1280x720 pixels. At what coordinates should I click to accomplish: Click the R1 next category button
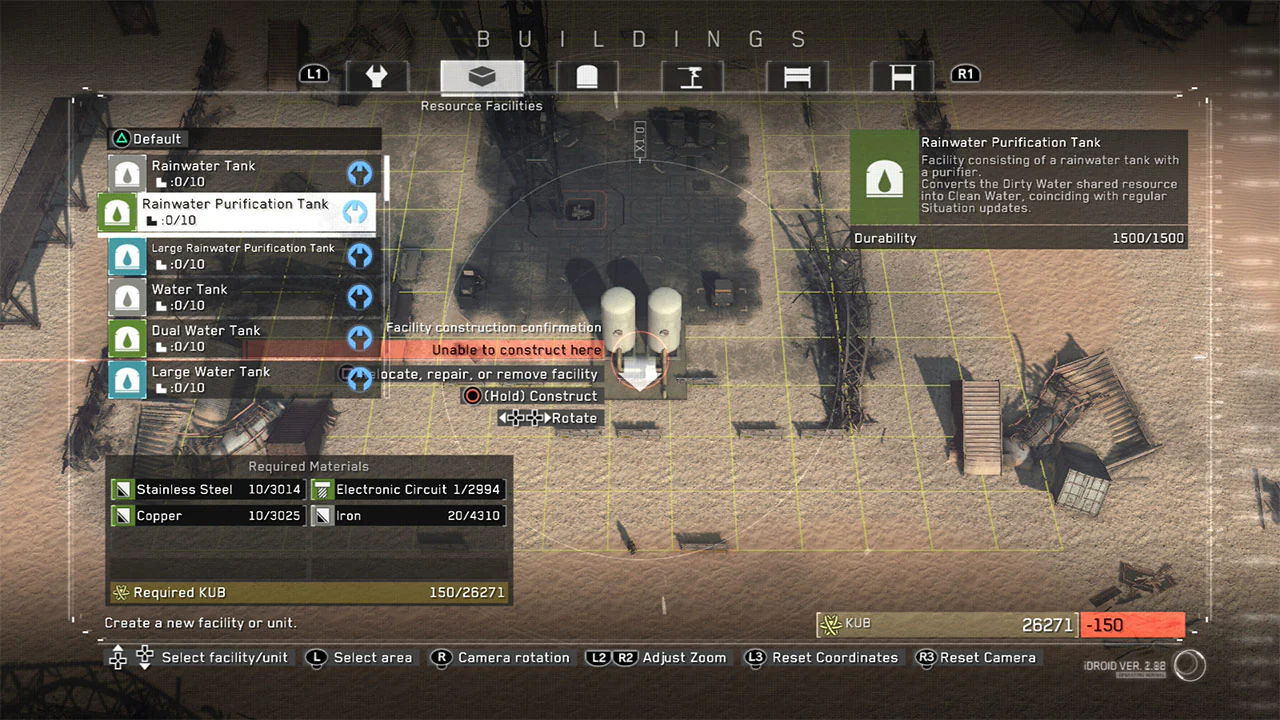click(x=964, y=73)
